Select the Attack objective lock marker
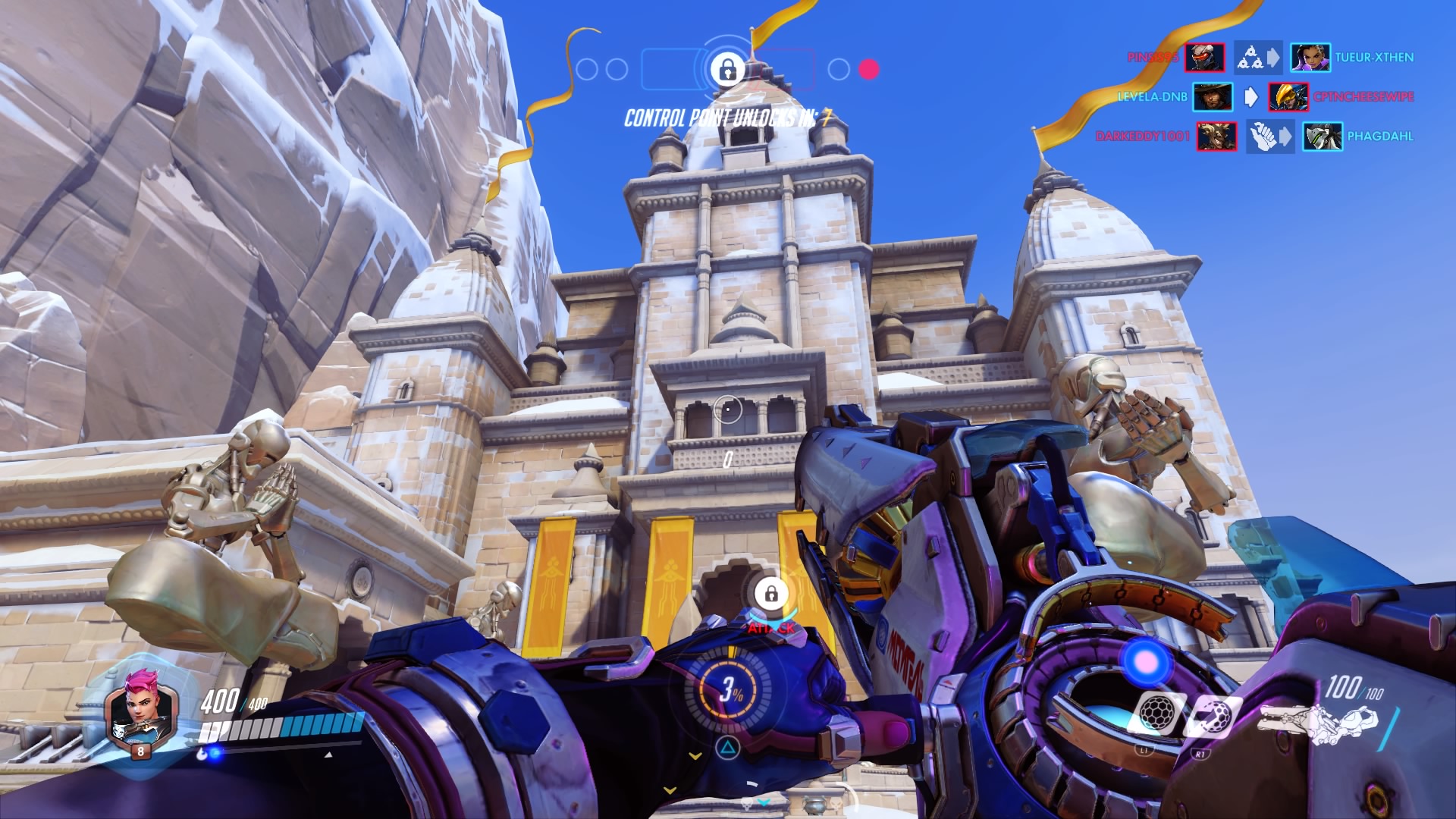The height and width of the screenshot is (819, 1456). tap(770, 594)
